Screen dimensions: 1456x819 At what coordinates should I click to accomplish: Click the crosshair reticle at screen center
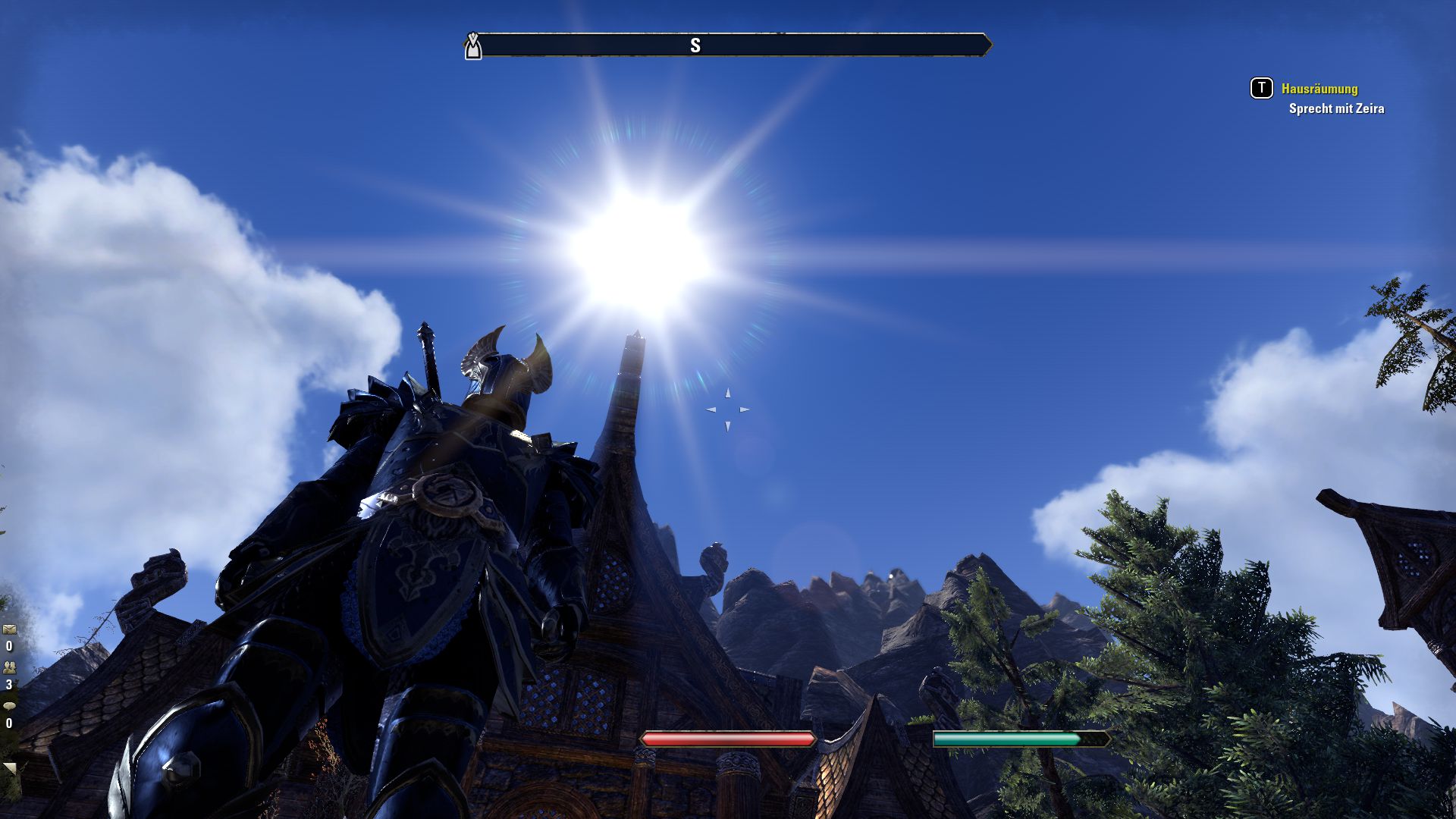point(730,408)
